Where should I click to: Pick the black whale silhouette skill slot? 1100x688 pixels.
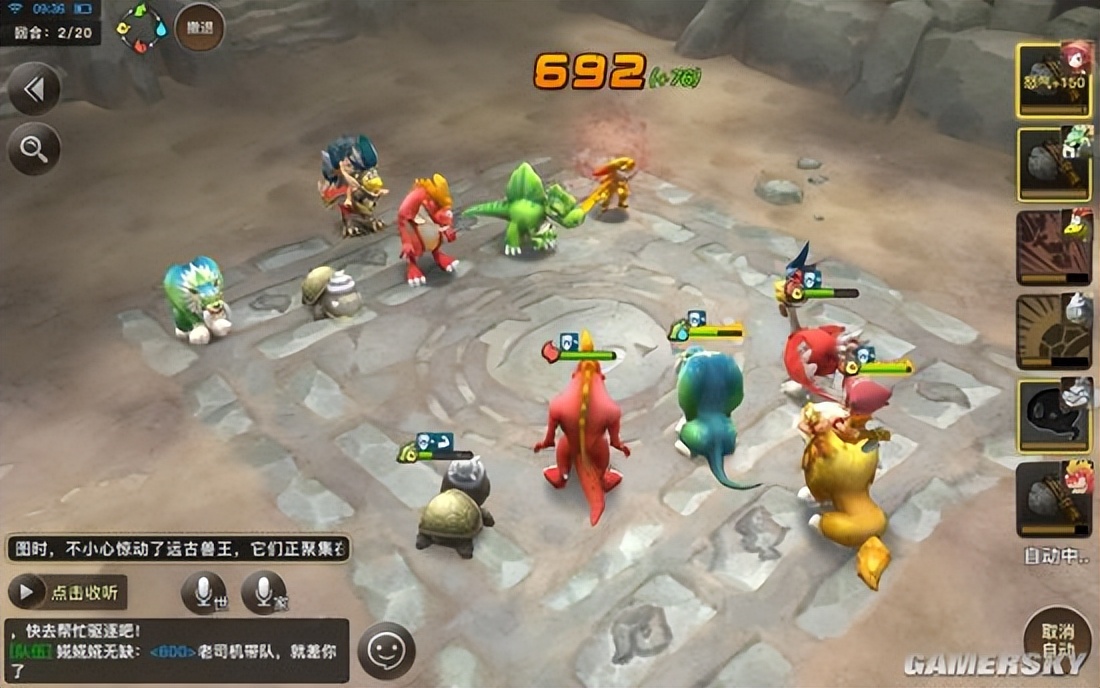tap(1054, 416)
